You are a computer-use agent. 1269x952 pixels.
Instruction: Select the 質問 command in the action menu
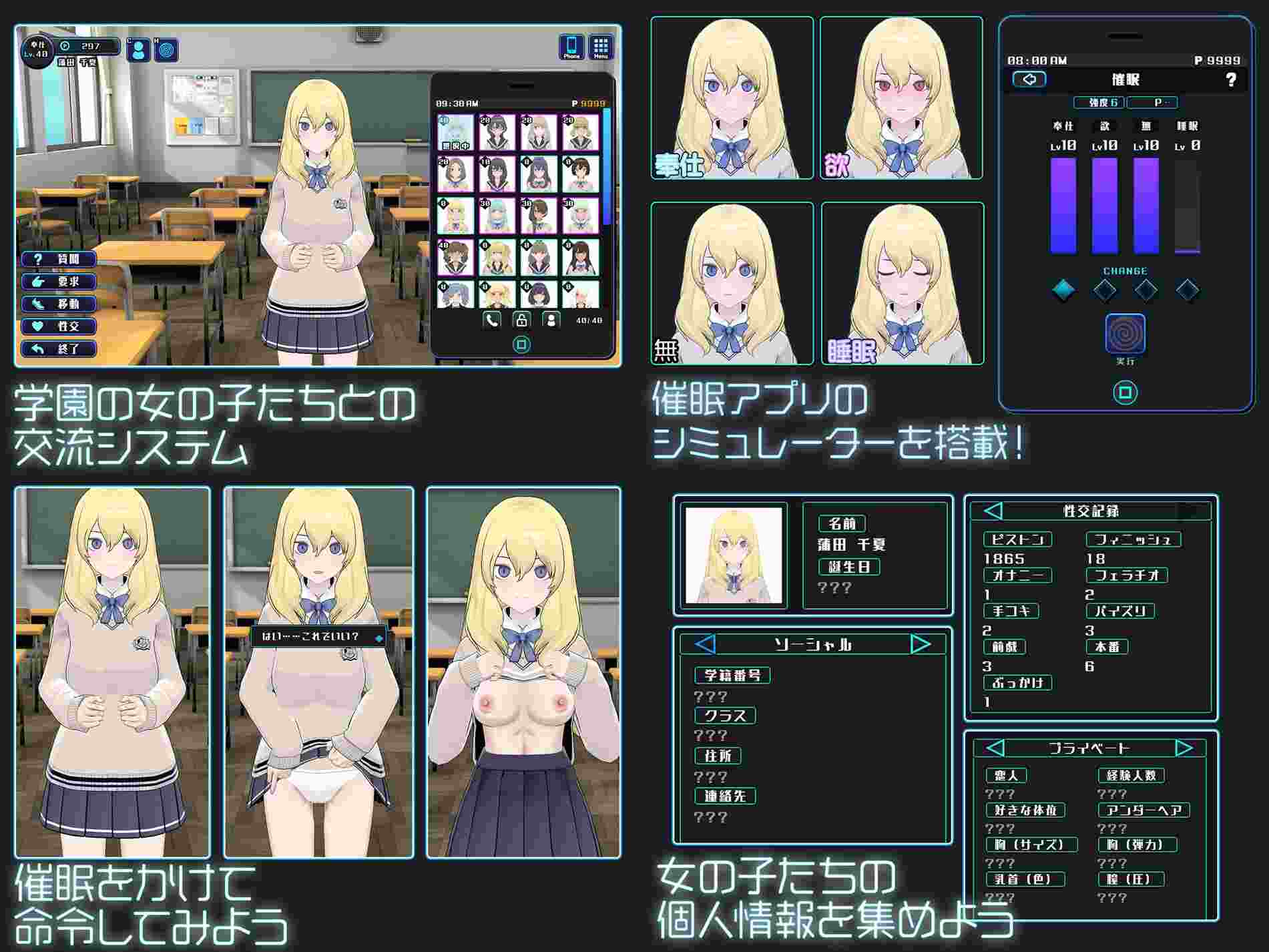tap(59, 260)
